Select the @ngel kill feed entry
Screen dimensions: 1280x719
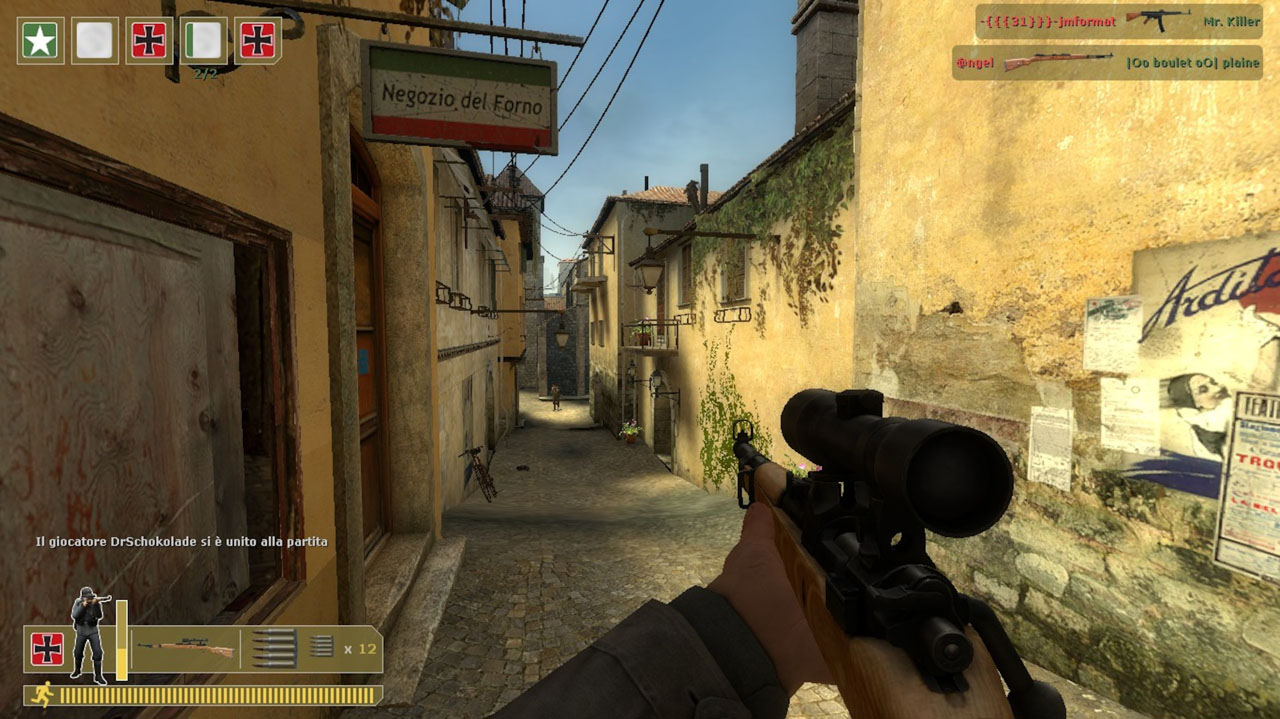[1105, 62]
